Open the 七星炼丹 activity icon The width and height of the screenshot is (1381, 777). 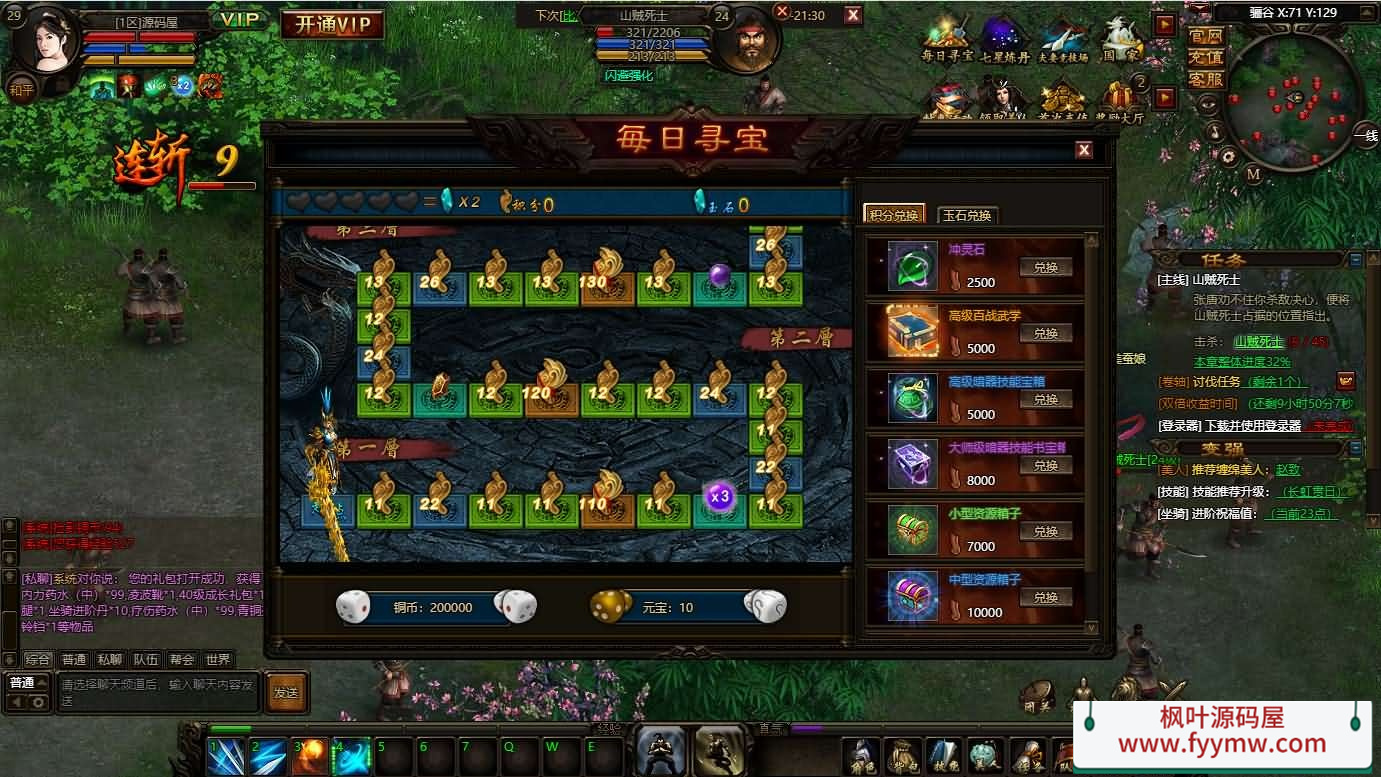coord(1004,40)
